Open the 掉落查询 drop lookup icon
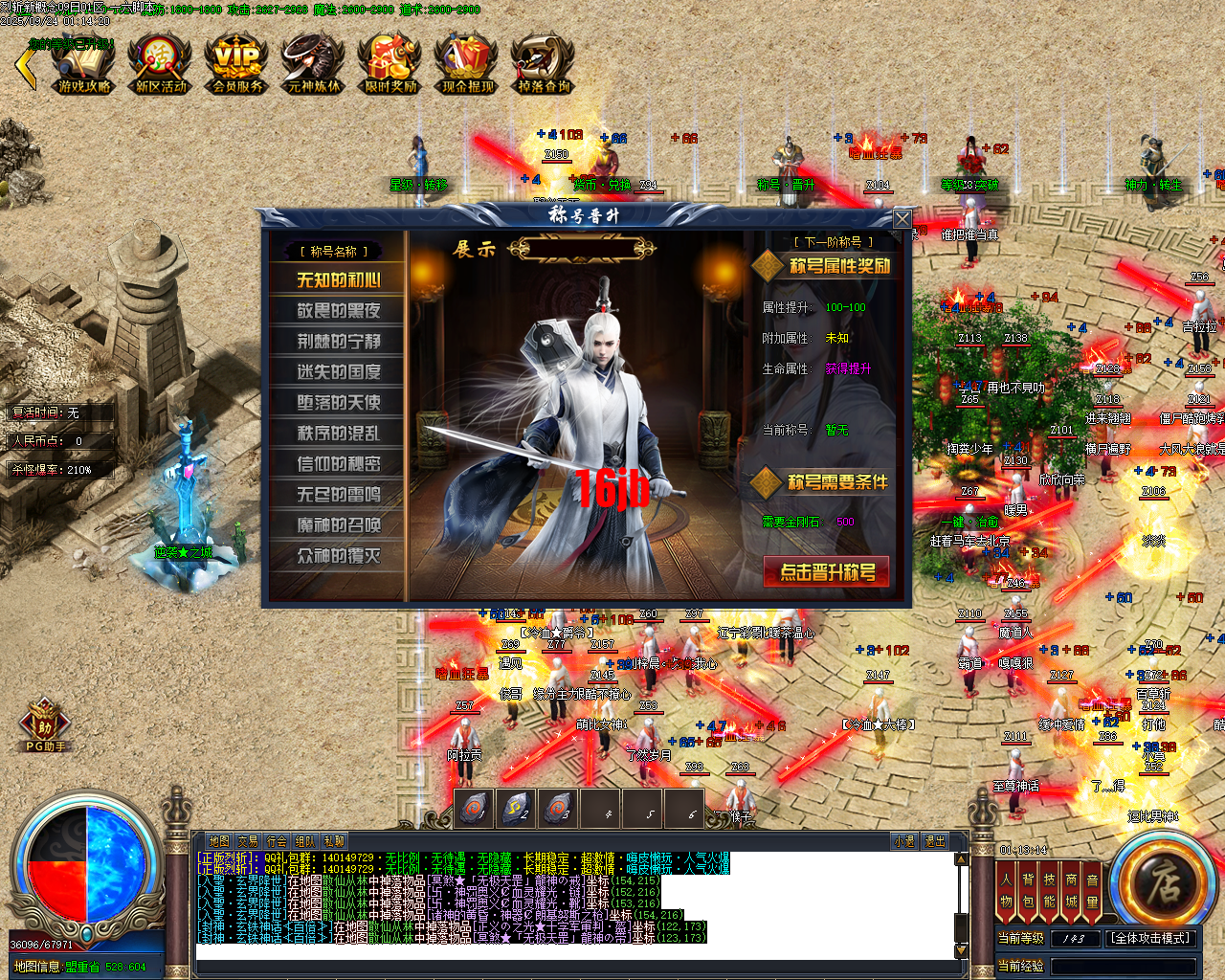The height and width of the screenshot is (980, 1225). [541, 65]
